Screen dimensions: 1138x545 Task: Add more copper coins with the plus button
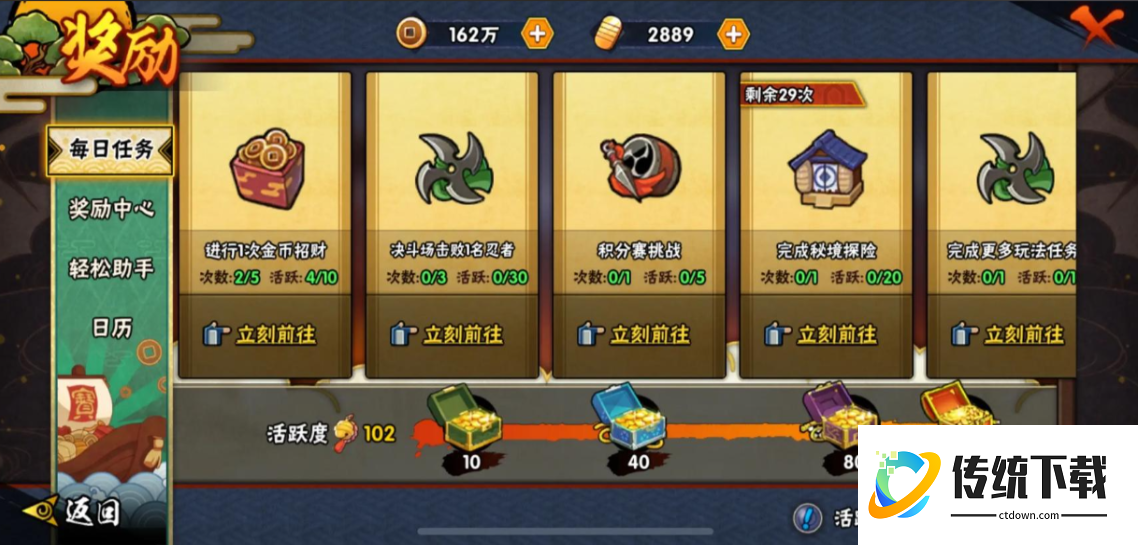coord(537,34)
